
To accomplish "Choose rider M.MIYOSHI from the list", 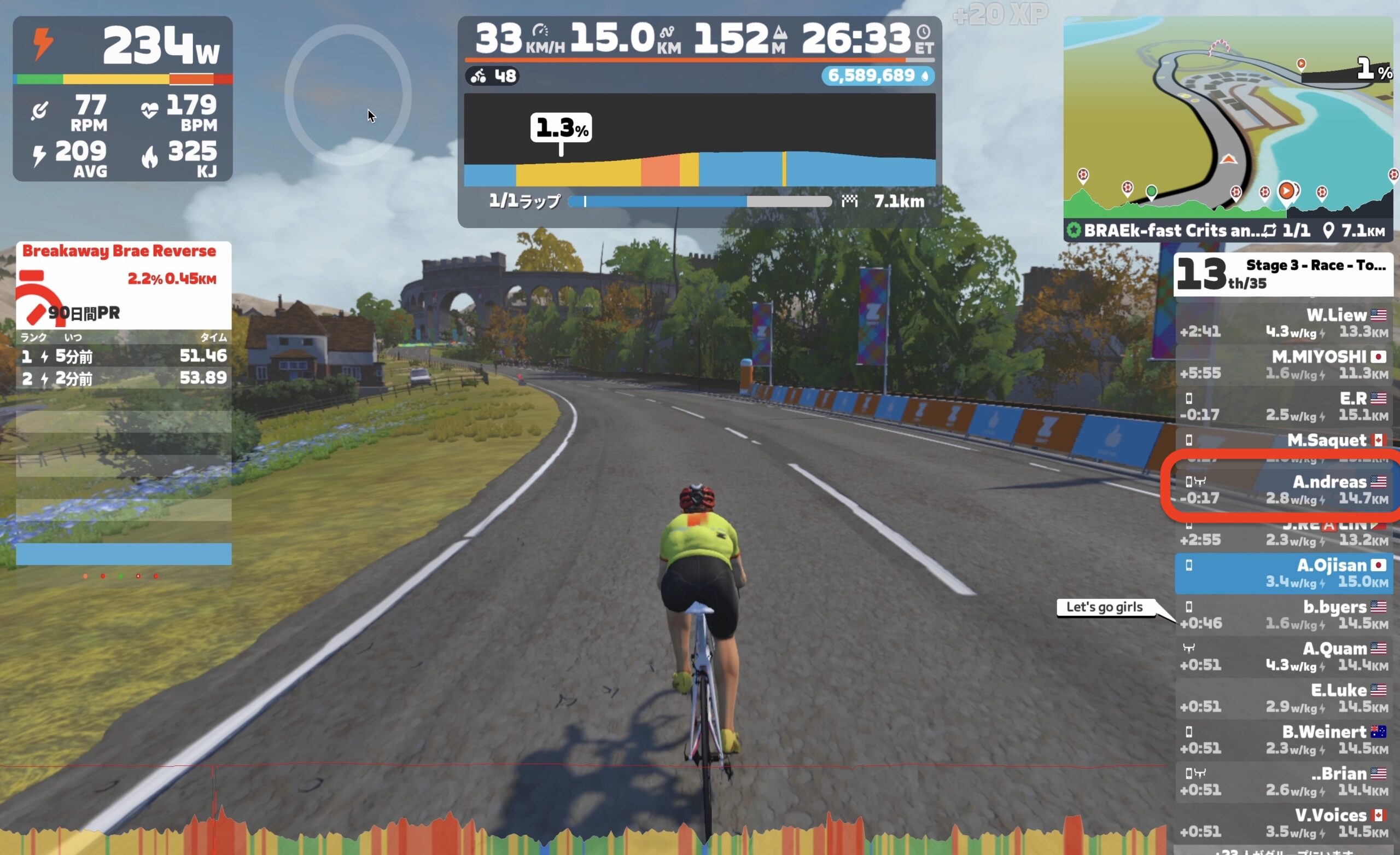I will pyautogui.click(x=1283, y=364).
